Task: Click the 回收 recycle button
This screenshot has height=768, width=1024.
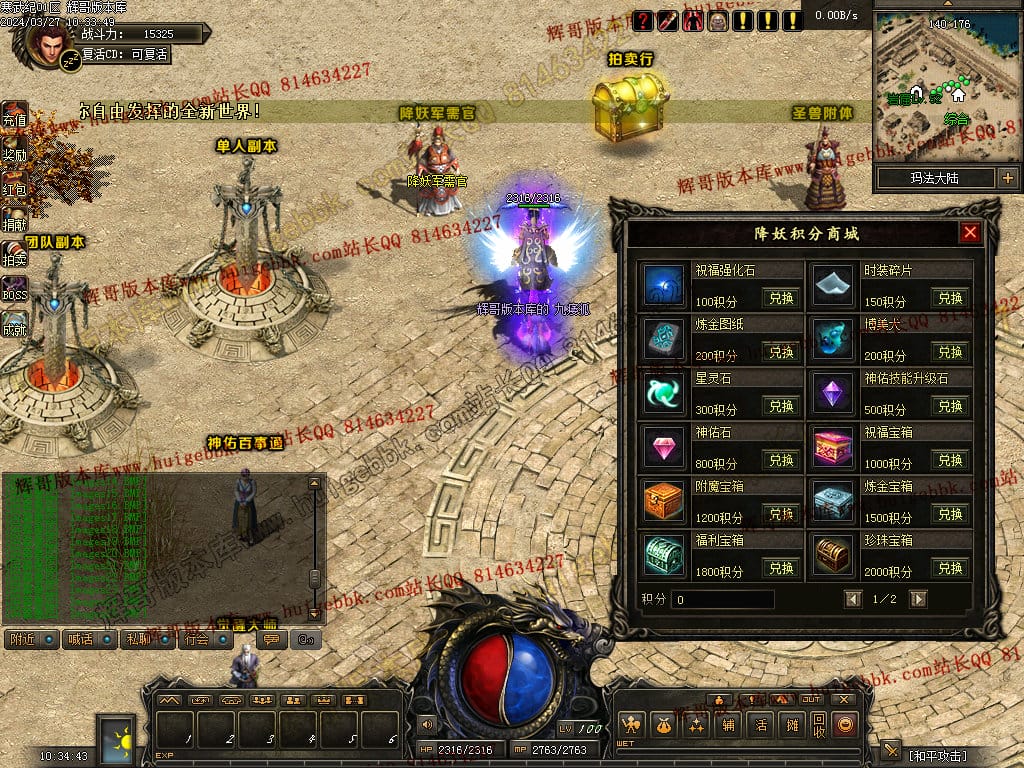Action: (819, 725)
